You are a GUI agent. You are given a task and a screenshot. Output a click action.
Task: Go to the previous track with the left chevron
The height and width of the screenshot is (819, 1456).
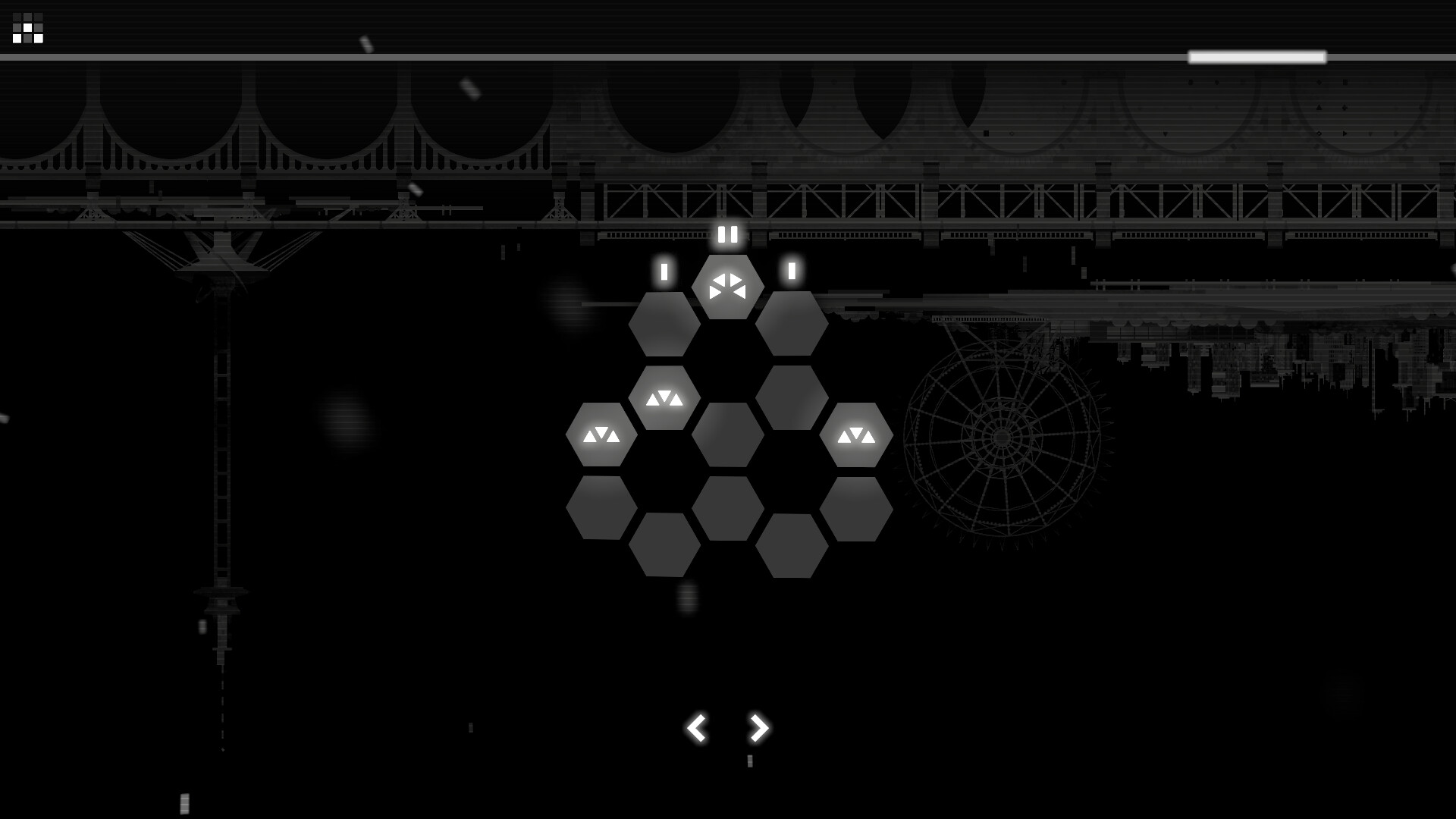click(697, 727)
